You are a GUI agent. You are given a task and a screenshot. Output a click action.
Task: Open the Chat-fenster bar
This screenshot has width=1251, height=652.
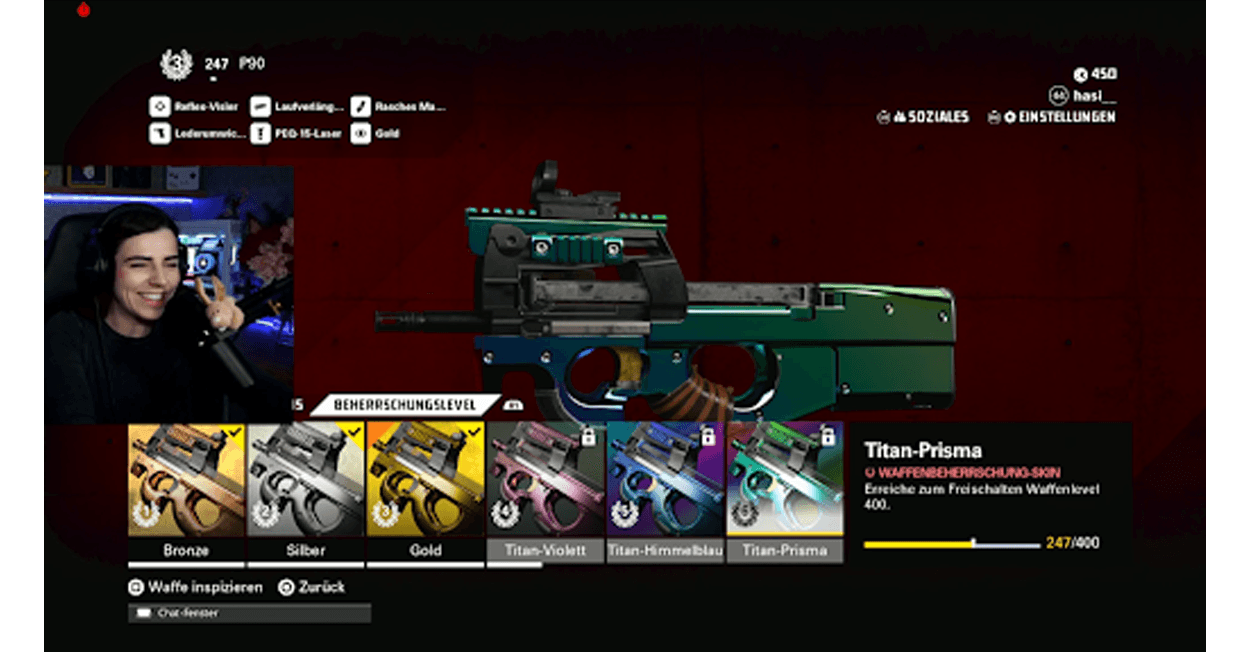(x=249, y=612)
